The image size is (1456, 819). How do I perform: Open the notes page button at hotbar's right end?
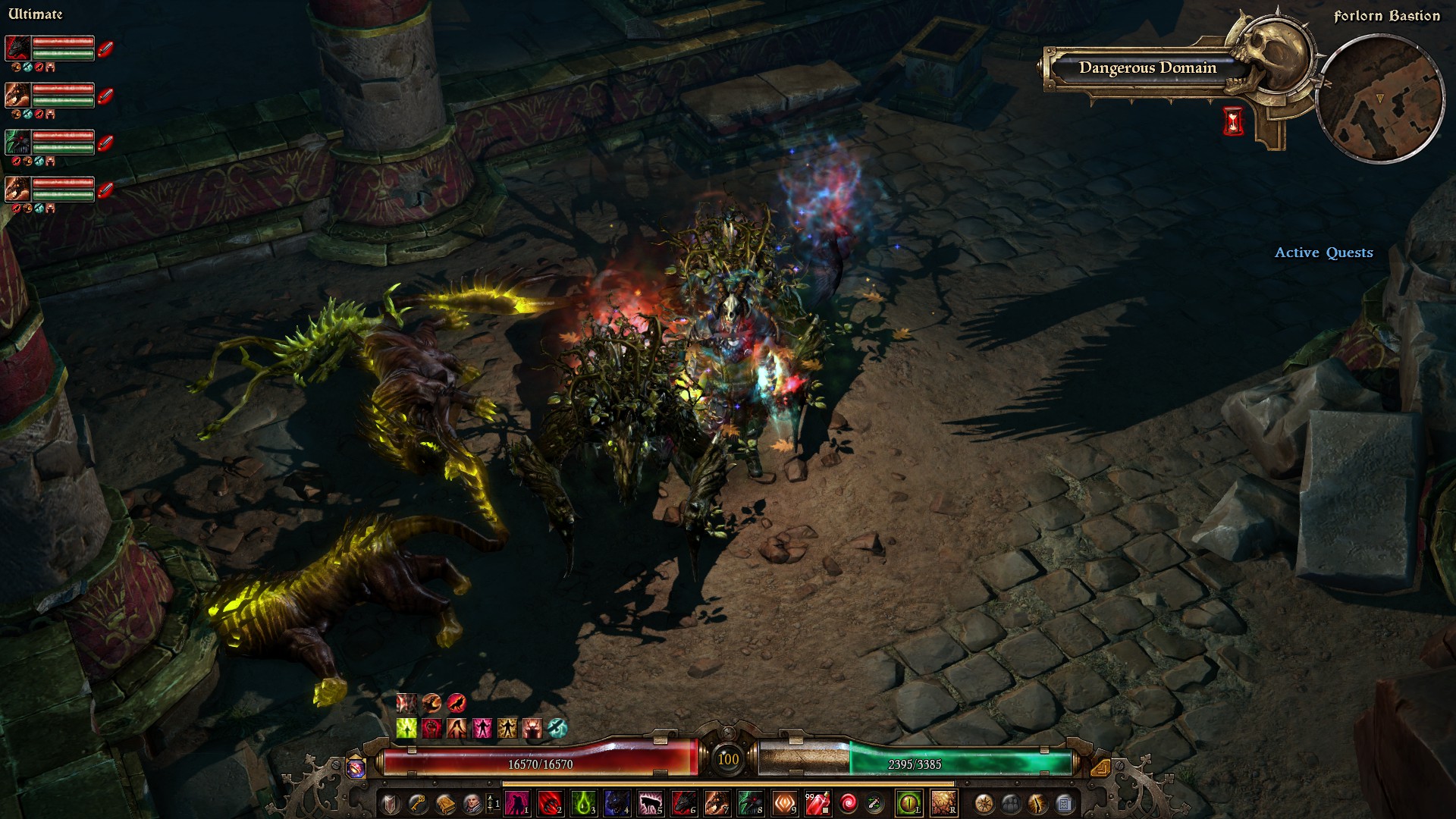1064,803
